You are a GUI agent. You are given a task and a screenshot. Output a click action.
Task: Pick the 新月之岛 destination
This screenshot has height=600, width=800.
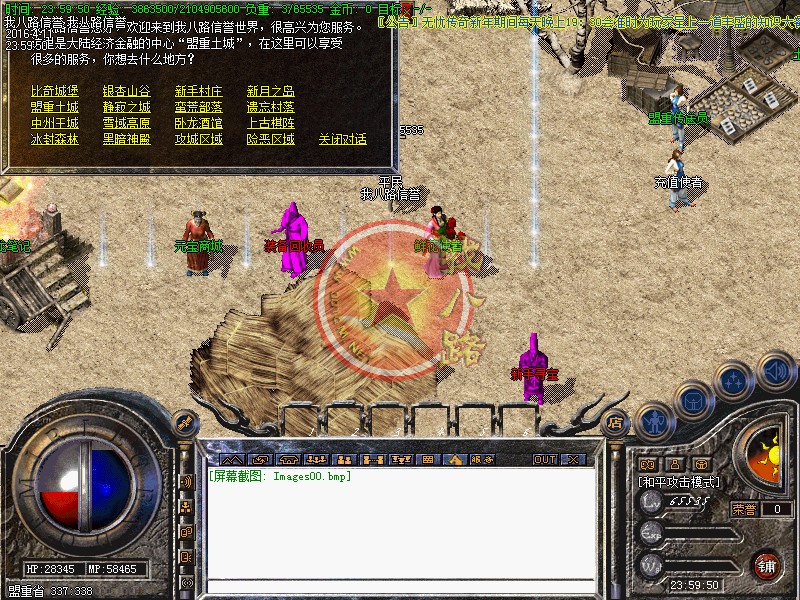[x=270, y=91]
